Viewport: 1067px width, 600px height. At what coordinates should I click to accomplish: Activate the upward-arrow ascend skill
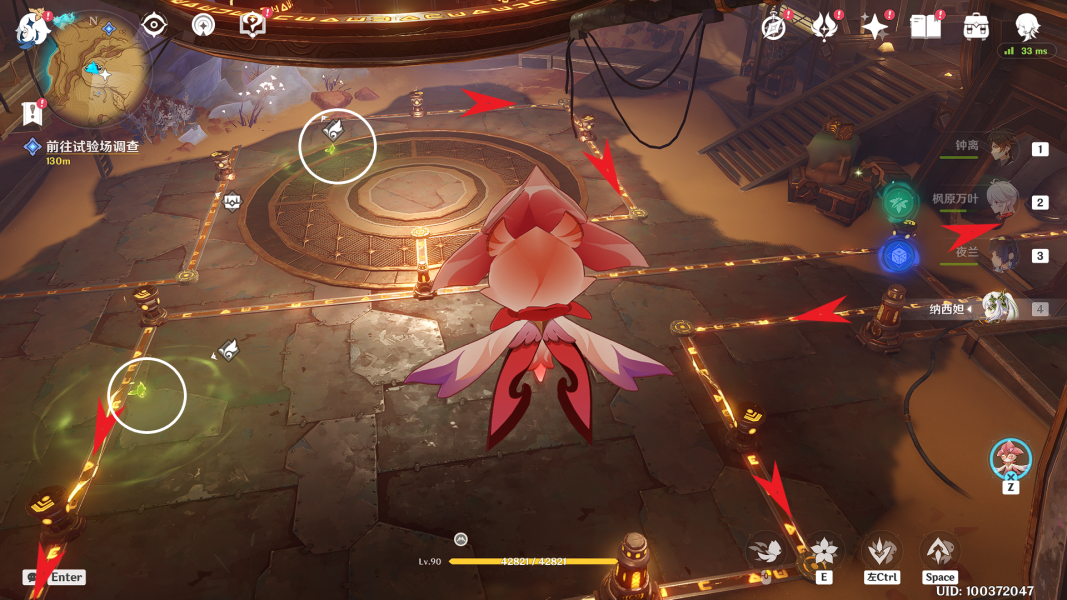[939, 551]
